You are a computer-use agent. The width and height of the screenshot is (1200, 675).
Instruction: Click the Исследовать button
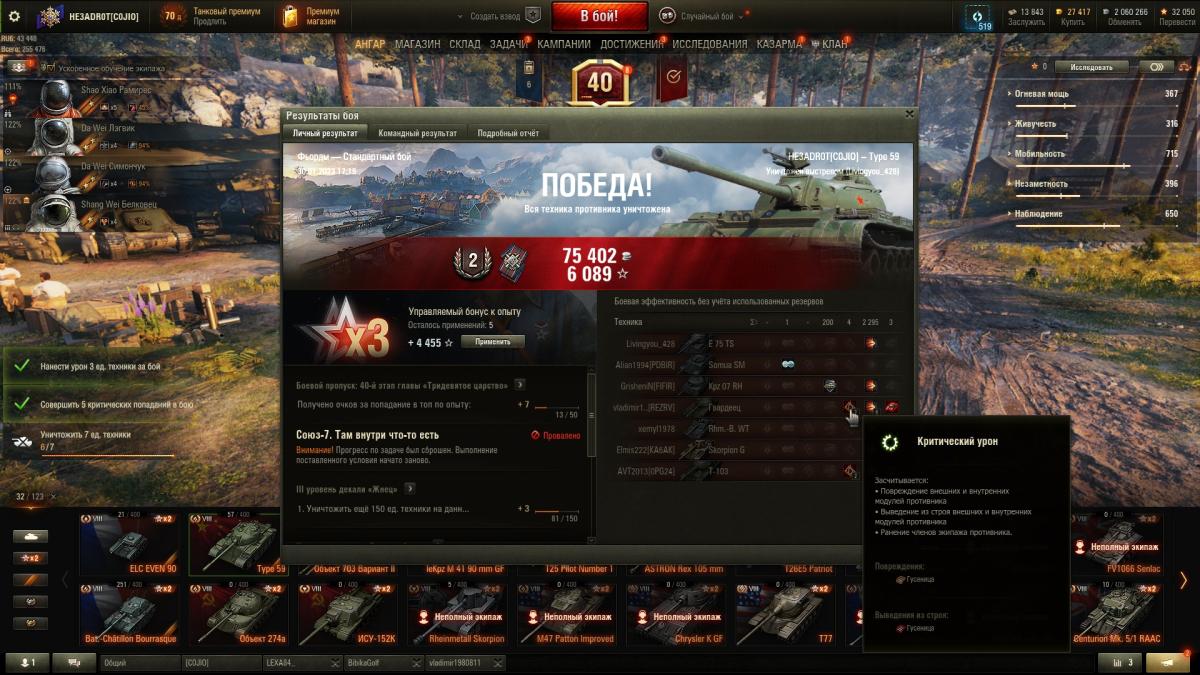[x=1091, y=67]
